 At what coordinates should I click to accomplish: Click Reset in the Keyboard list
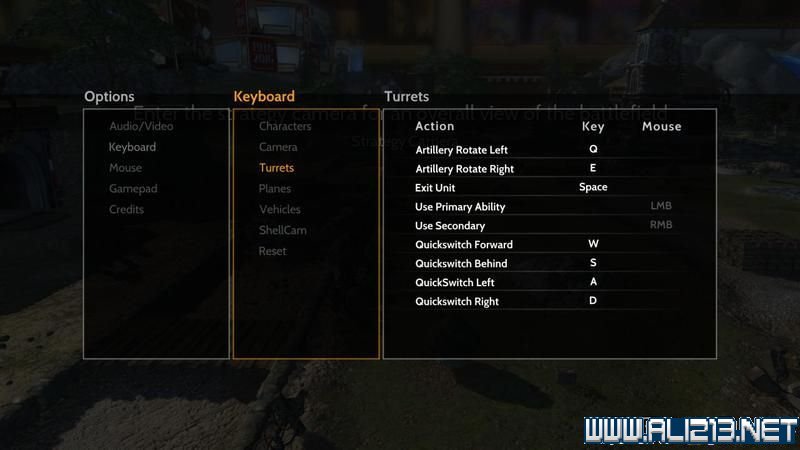(272, 251)
